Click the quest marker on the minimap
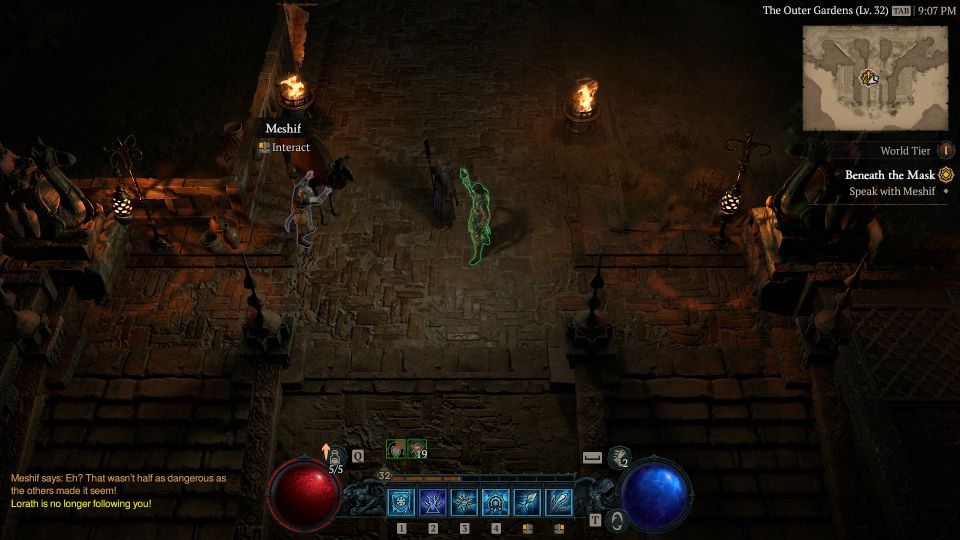 869,77
